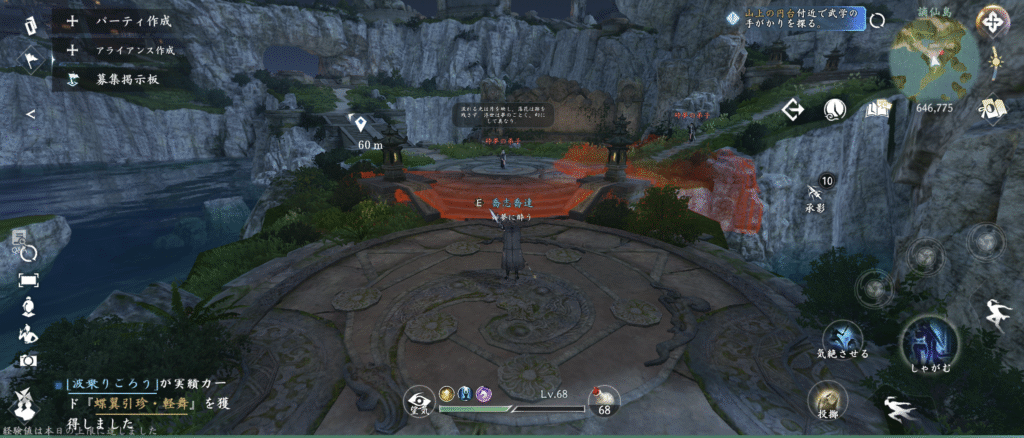Open the book journal icon

[878, 110]
